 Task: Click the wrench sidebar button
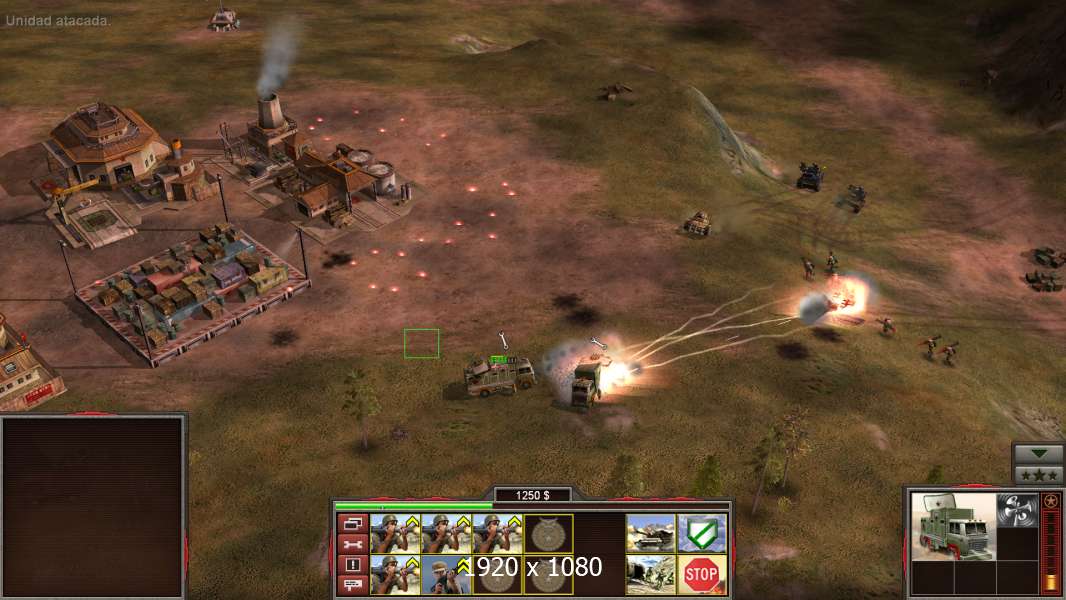352,544
